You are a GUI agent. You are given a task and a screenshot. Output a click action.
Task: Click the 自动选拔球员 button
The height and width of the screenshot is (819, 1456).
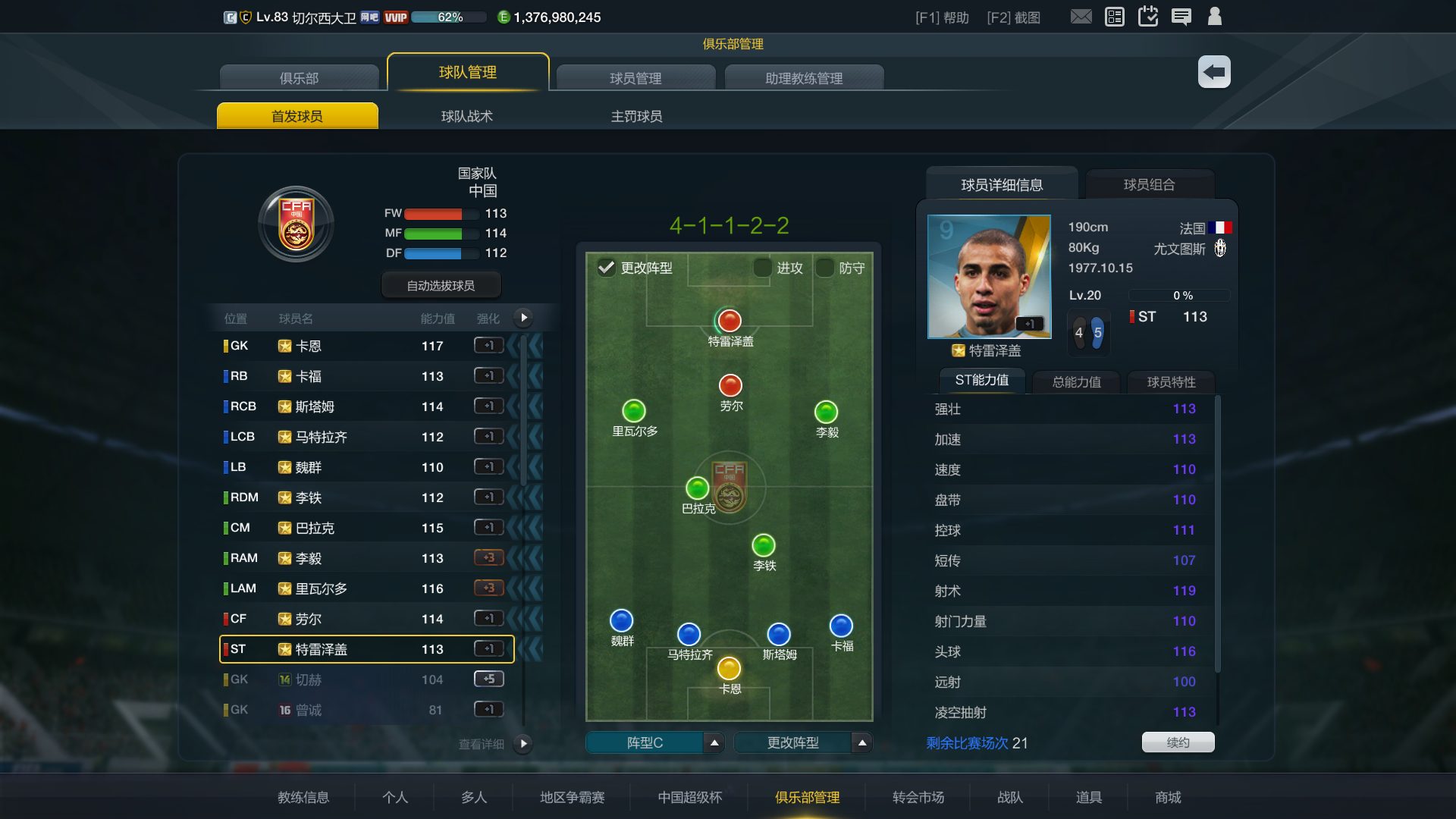pyautogui.click(x=440, y=284)
